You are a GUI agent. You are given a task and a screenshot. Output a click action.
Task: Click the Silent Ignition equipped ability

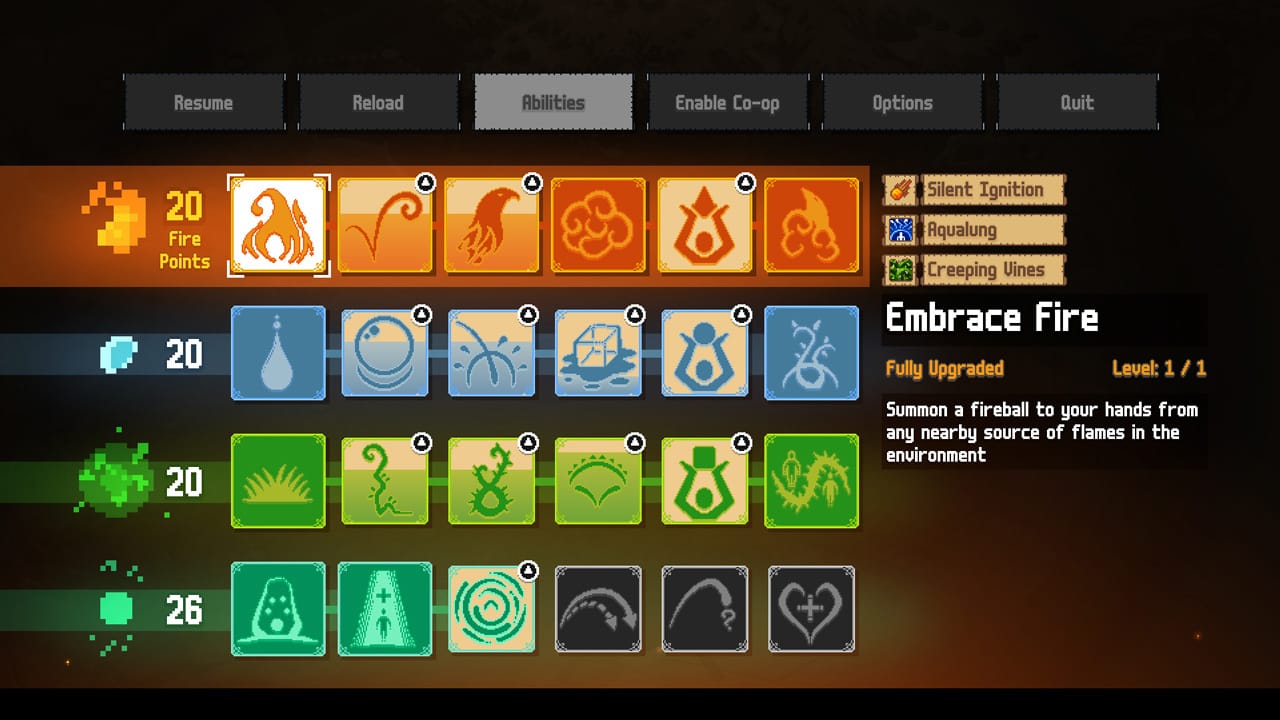[973, 189]
